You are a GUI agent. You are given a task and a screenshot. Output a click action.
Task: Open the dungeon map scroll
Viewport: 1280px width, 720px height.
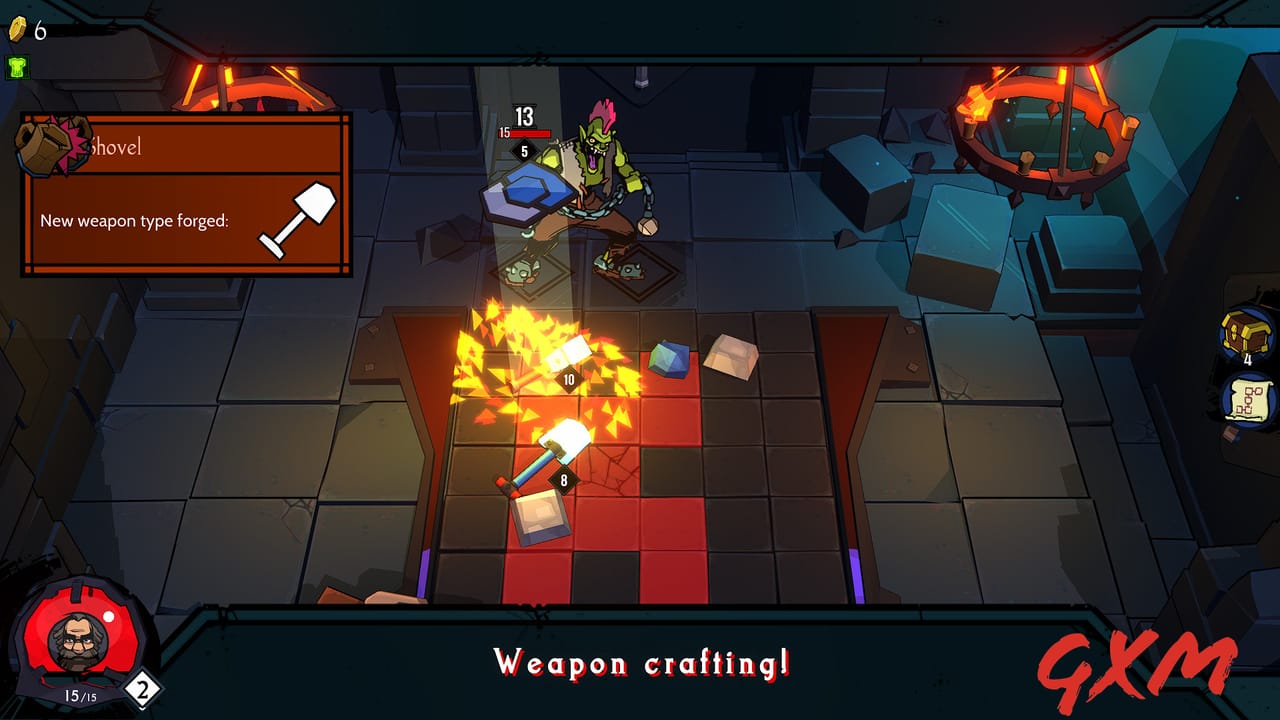1247,400
